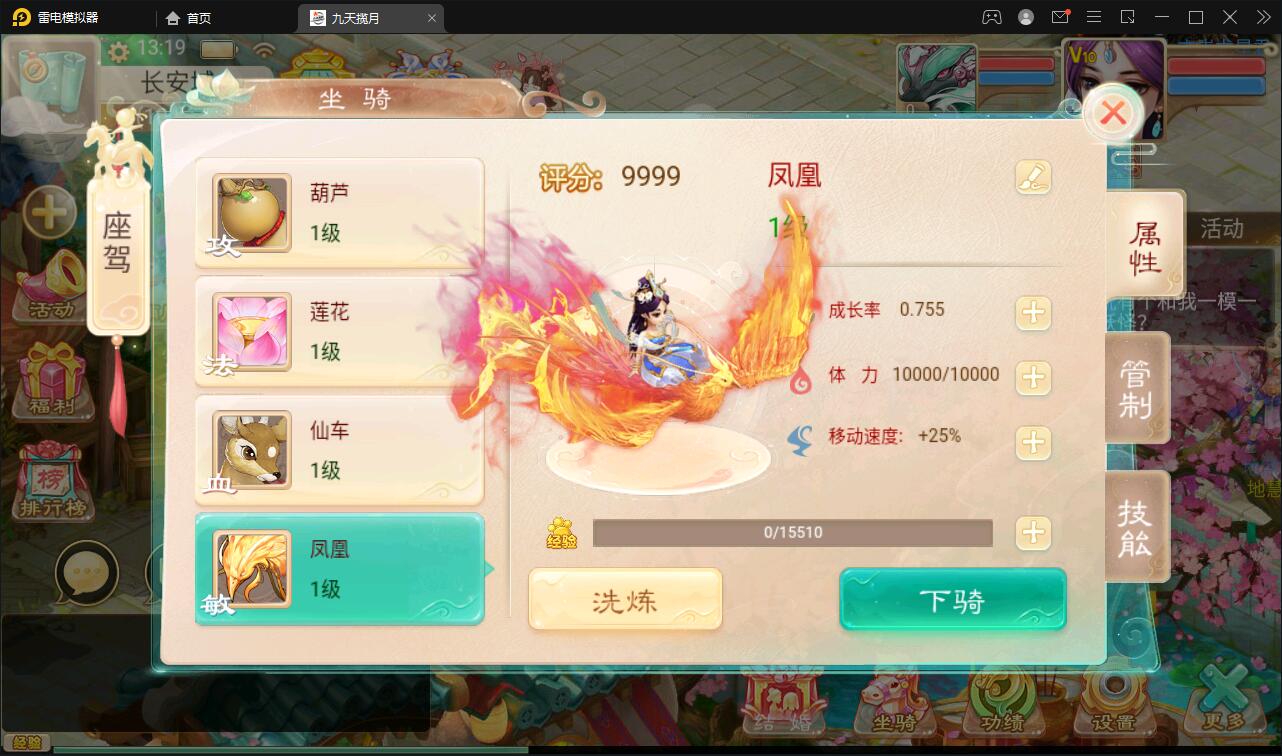
Task: Click the 0/15510 experience progress bar
Action: click(793, 532)
